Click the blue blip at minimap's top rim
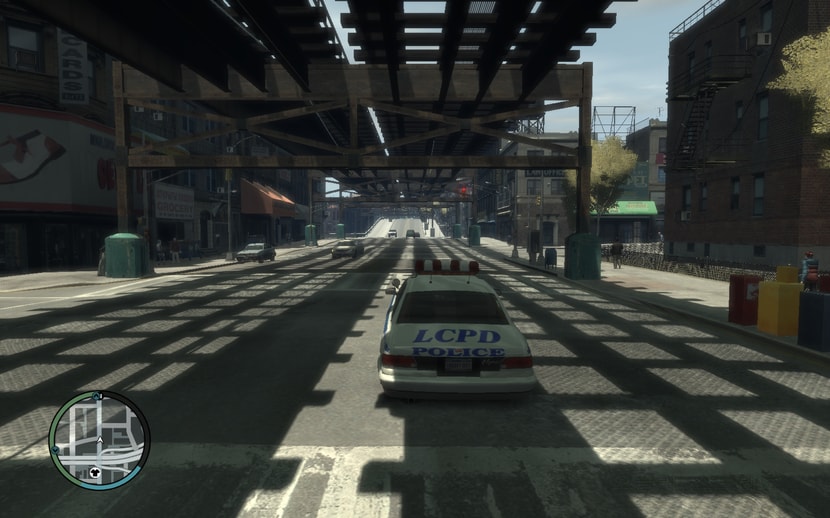830x518 pixels. tap(97, 397)
